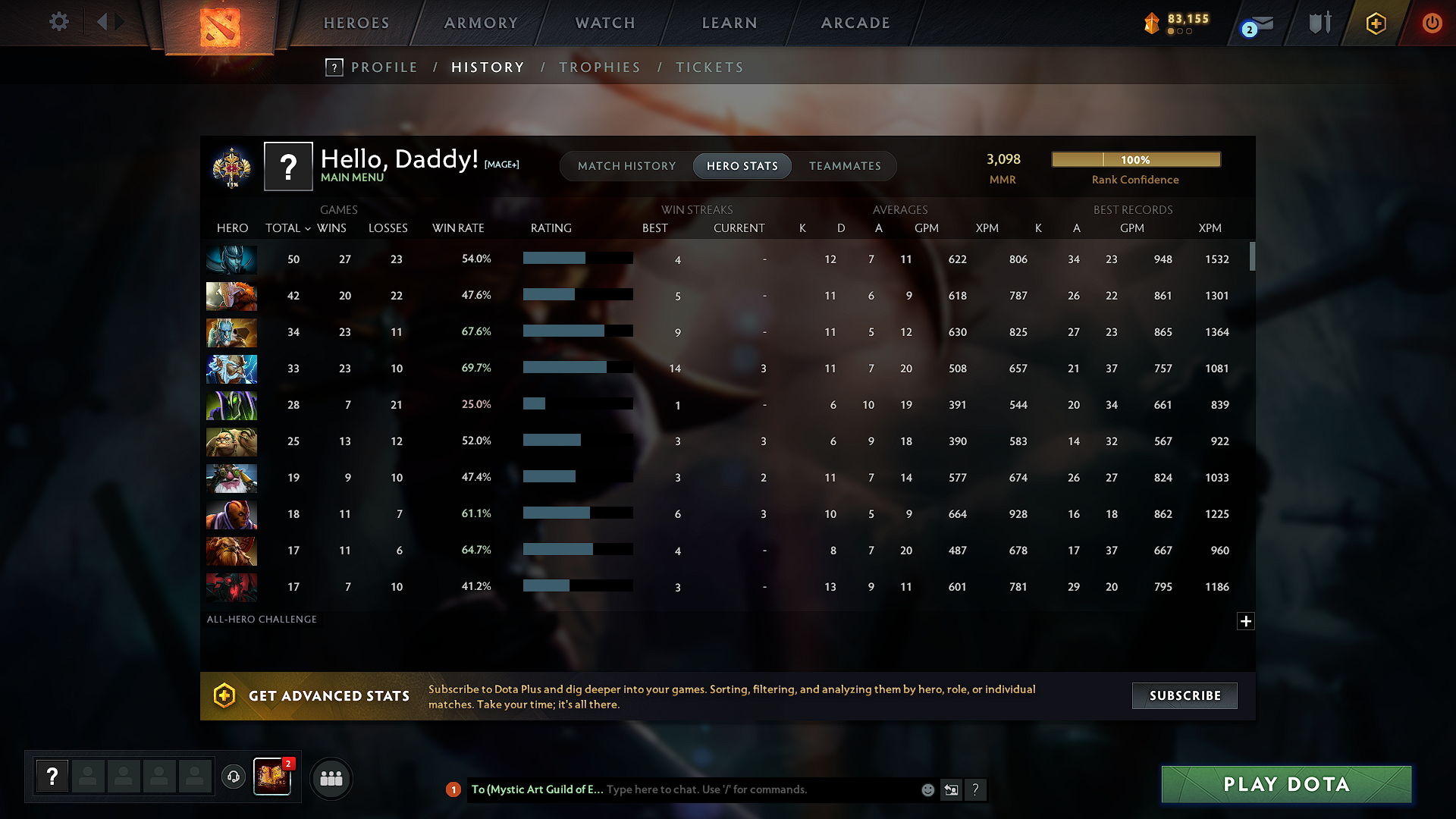Viewport: 1456px width, 819px height.
Task: Open the TOTAL column sort dropdown
Action: pos(288,227)
